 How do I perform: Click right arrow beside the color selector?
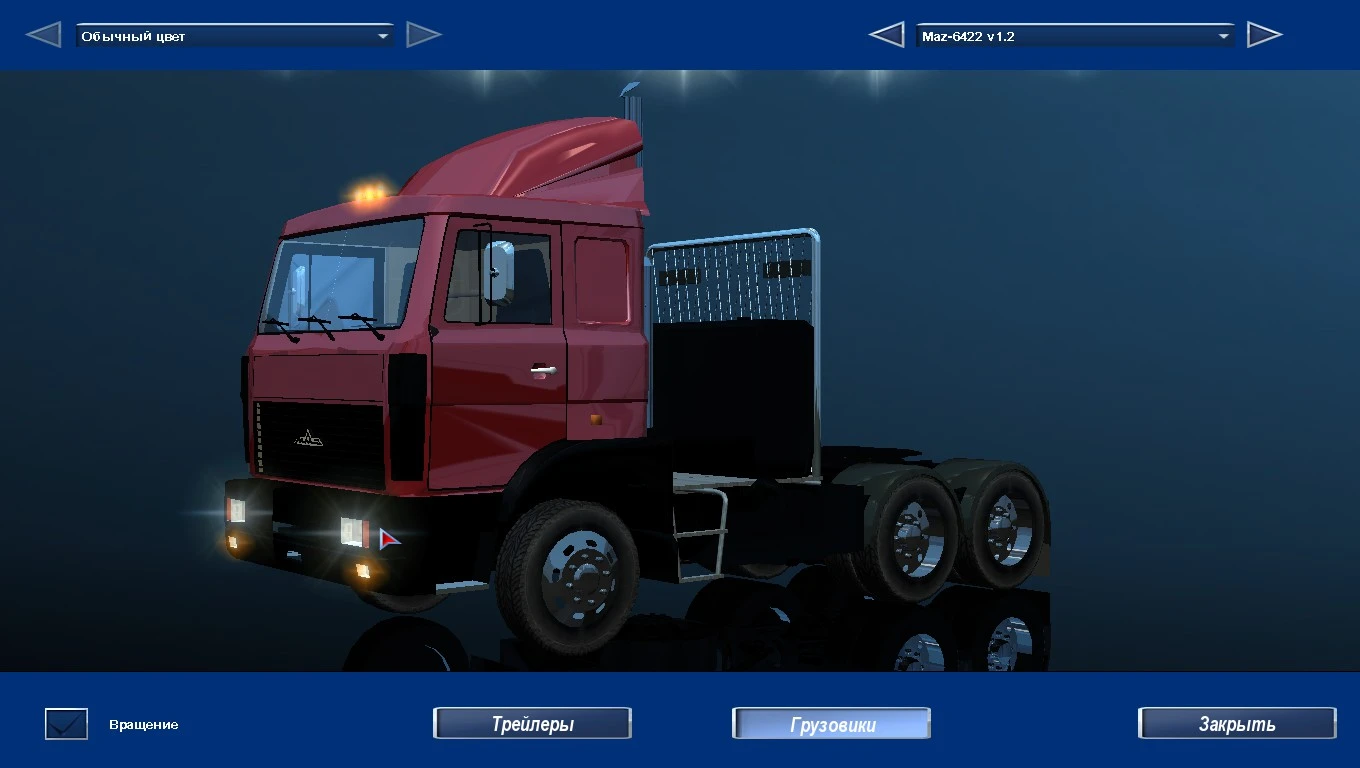(x=424, y=33)
